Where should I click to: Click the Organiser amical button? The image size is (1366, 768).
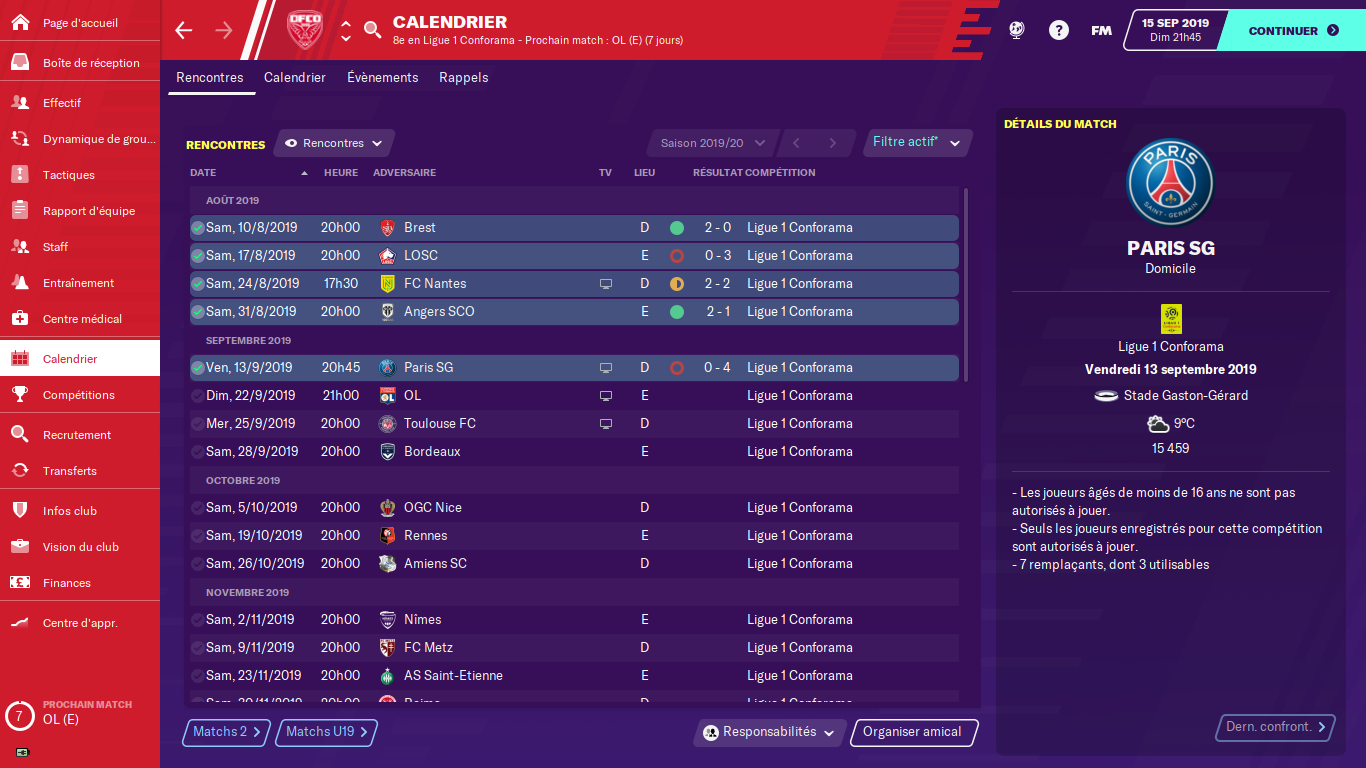pyautogui.click(x=913, y=732)
